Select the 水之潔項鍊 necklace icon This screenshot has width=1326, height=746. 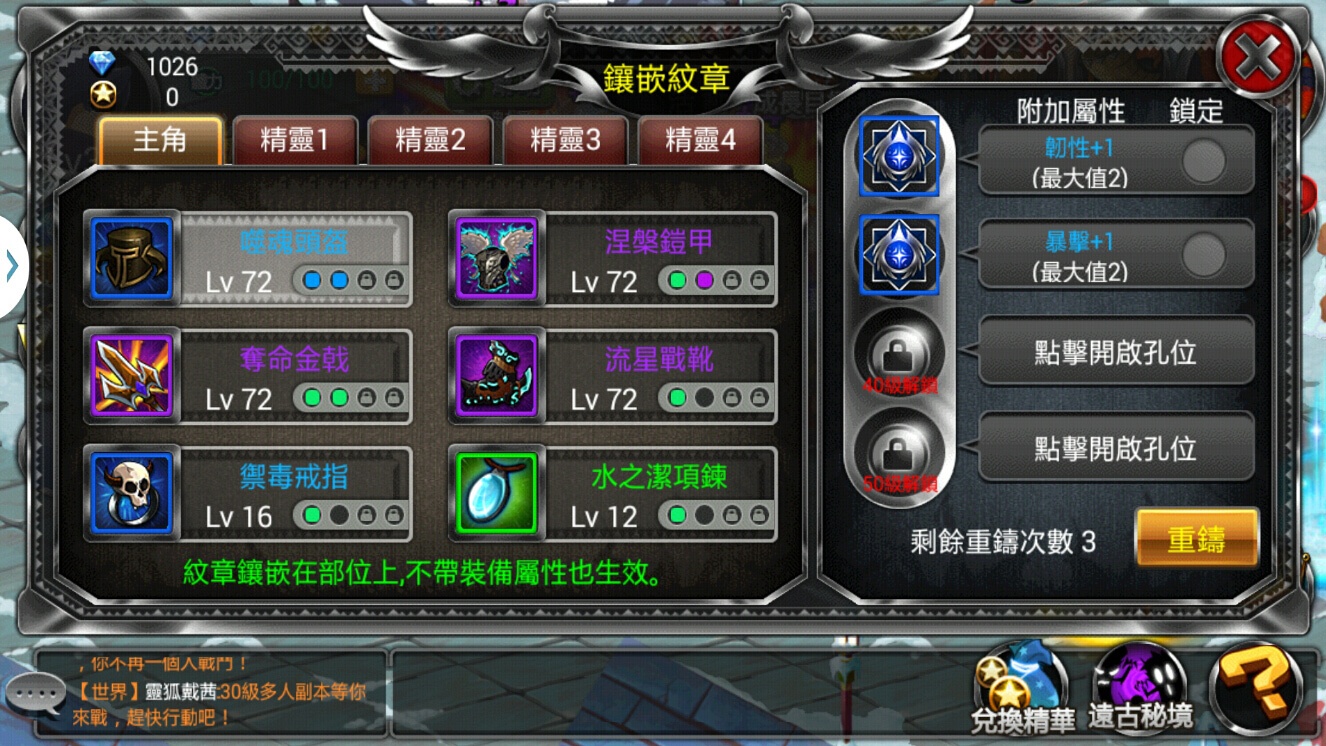(x=497, y=492)
